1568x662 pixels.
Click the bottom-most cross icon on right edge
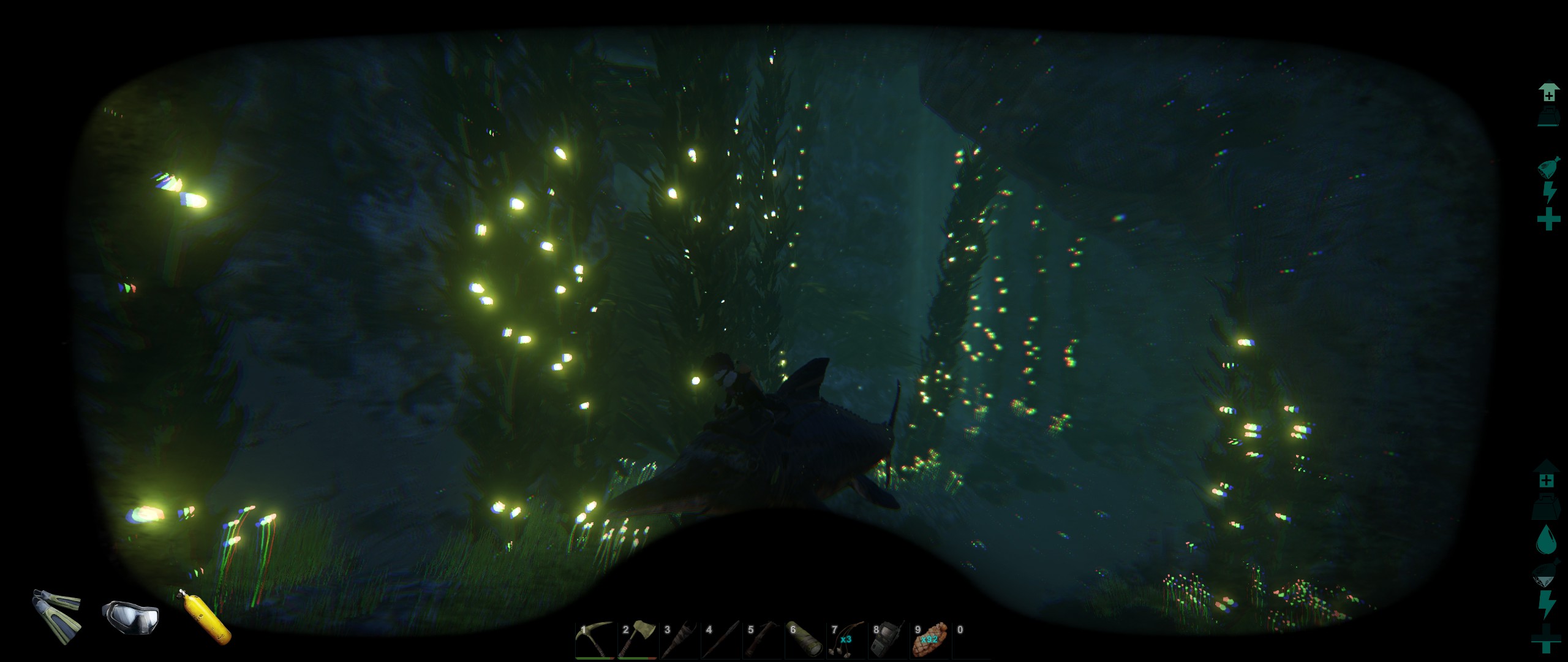[x=1545, y=636]
